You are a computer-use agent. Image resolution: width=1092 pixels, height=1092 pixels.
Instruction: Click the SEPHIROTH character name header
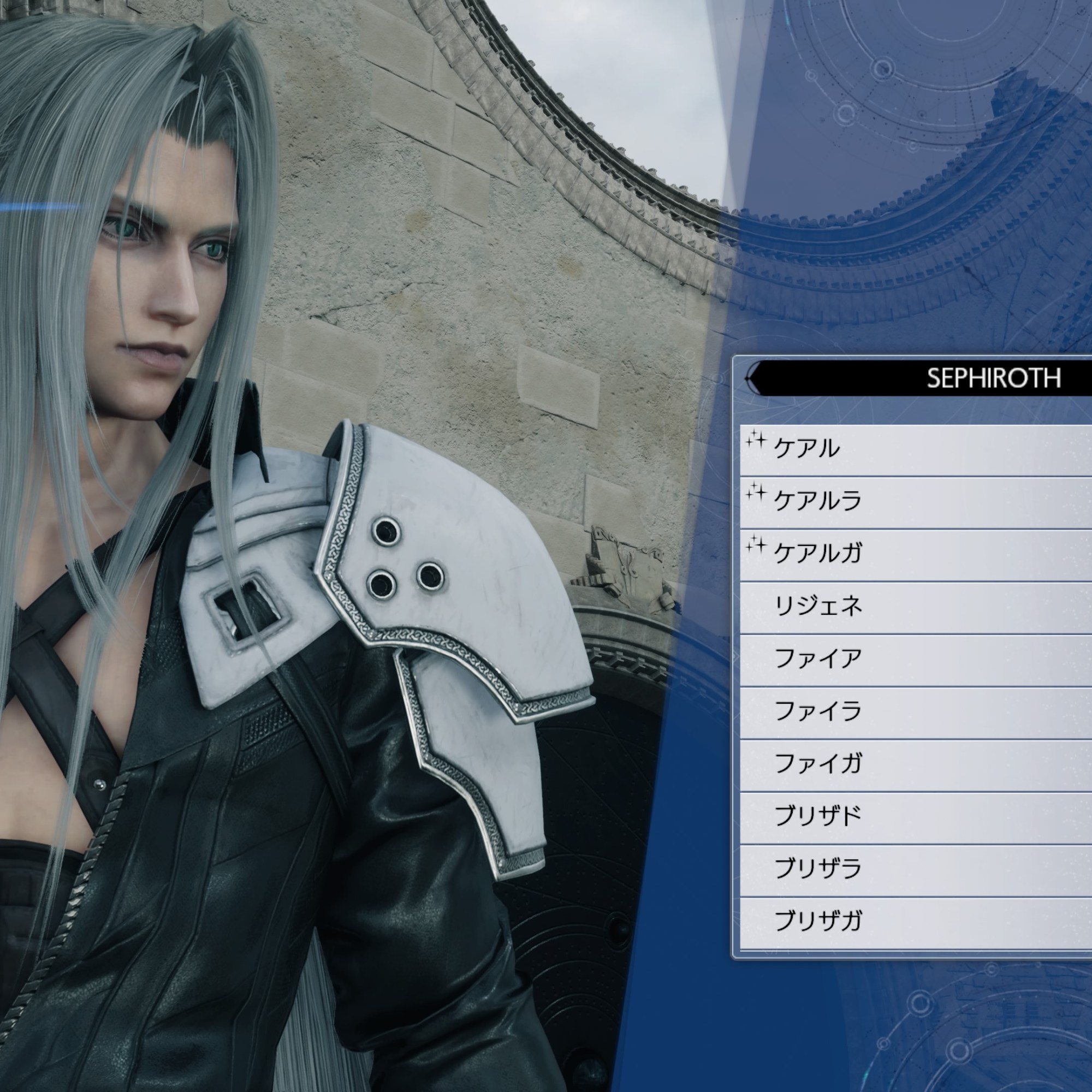tap(993, 378)
